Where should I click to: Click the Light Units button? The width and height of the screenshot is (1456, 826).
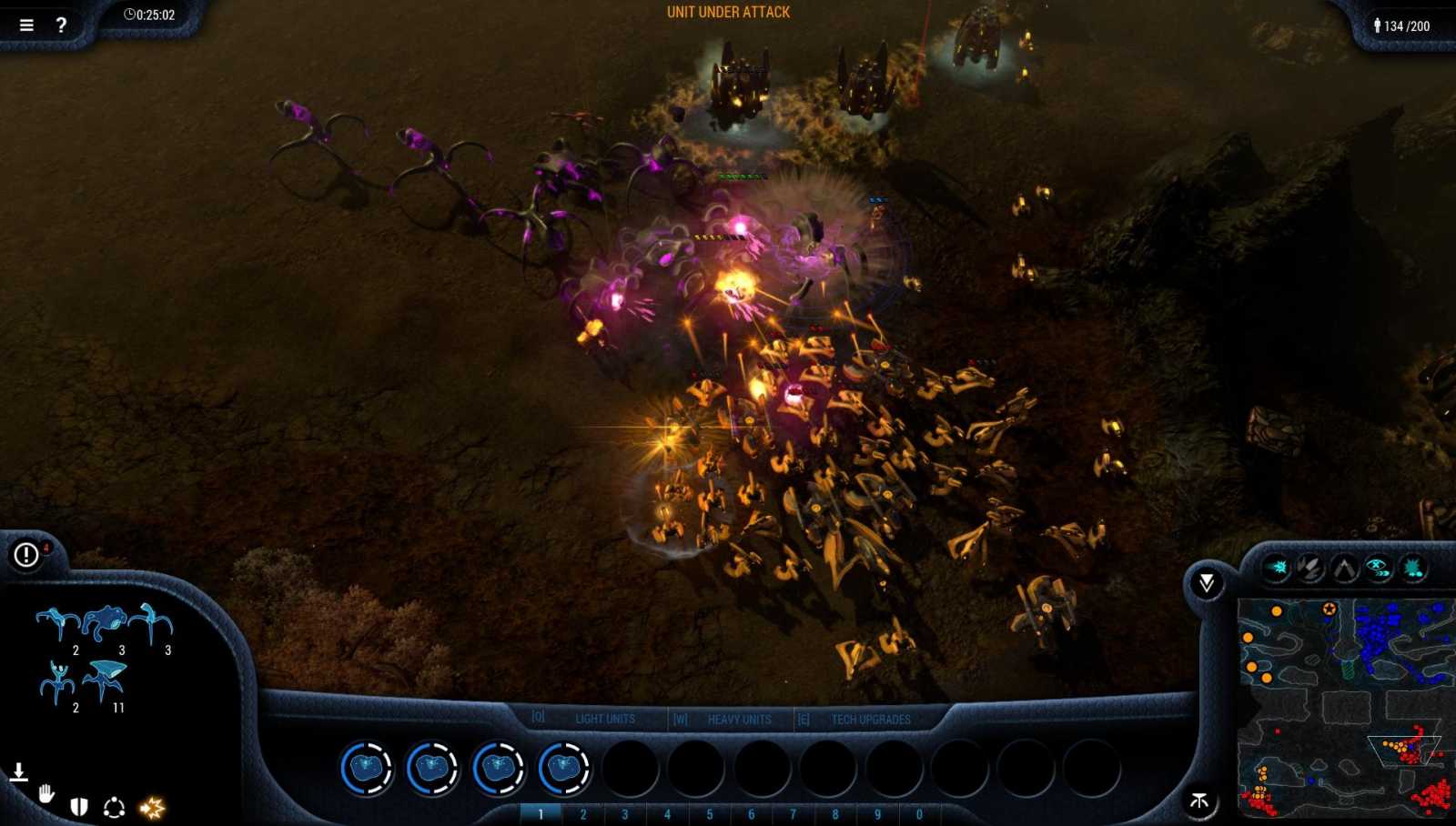603,718
